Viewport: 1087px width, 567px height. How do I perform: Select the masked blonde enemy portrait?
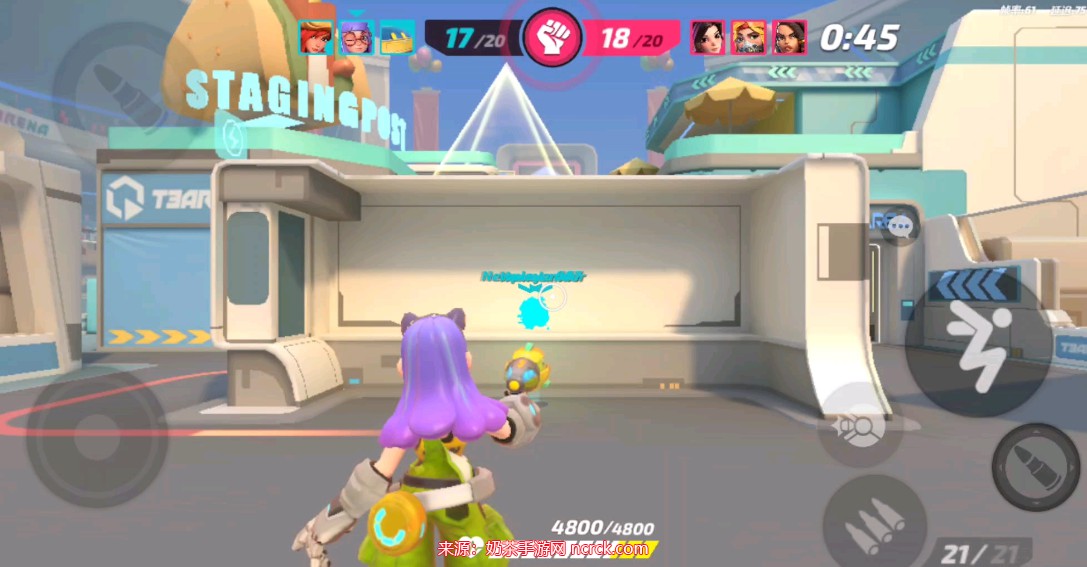click(x=748, y=37)
